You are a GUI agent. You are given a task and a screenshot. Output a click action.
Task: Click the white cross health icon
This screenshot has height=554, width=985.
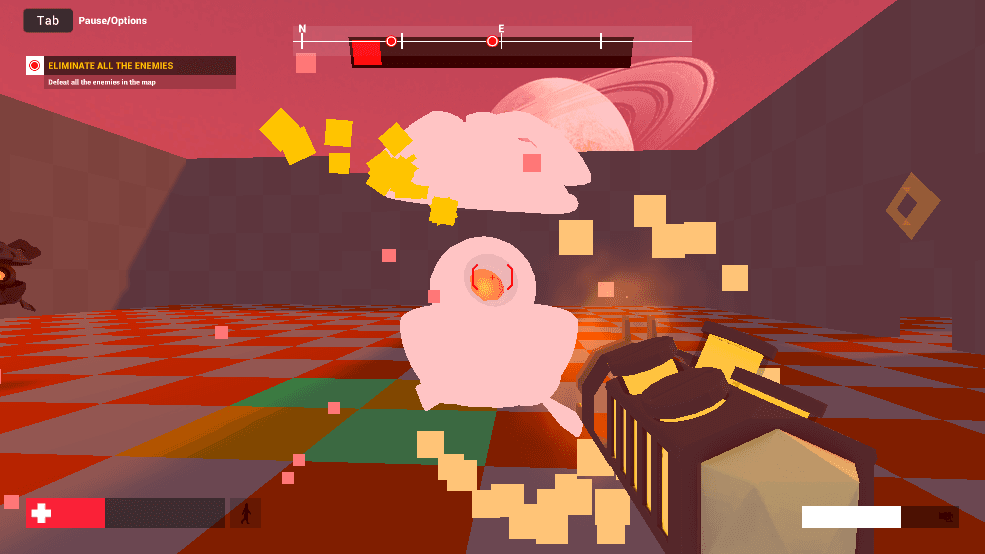[42, 513]
